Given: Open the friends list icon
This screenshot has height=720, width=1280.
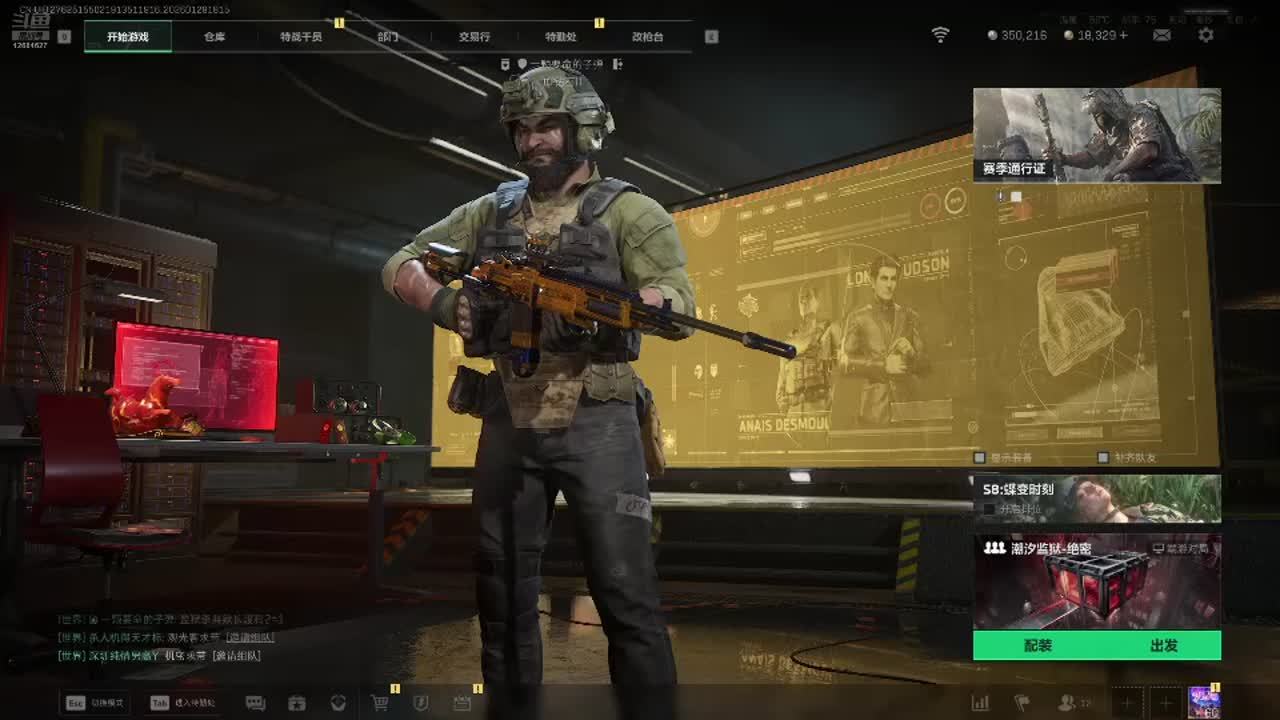Looking at the screenshot, I should coord(1067,703).
